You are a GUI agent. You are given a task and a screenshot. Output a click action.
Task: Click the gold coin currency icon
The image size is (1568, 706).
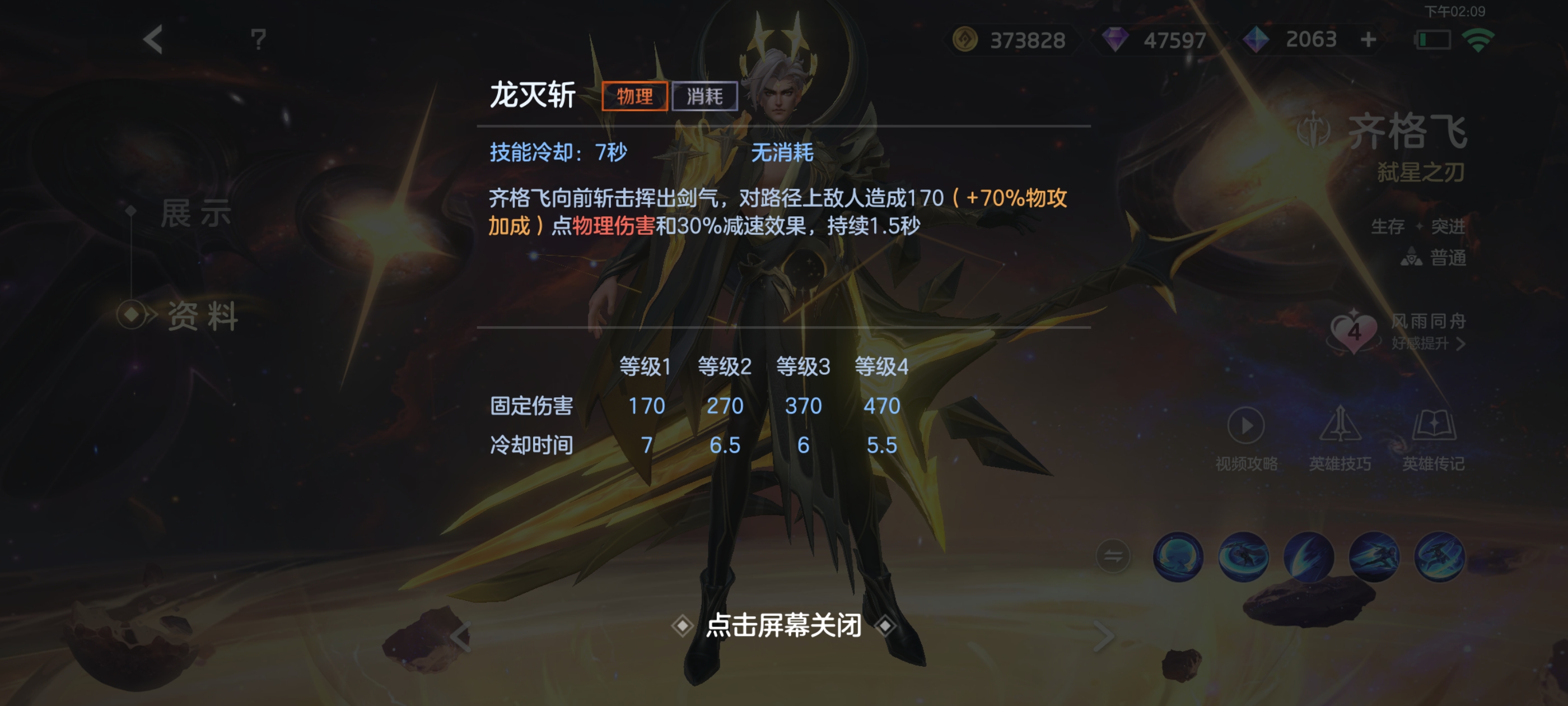point(964,40)
